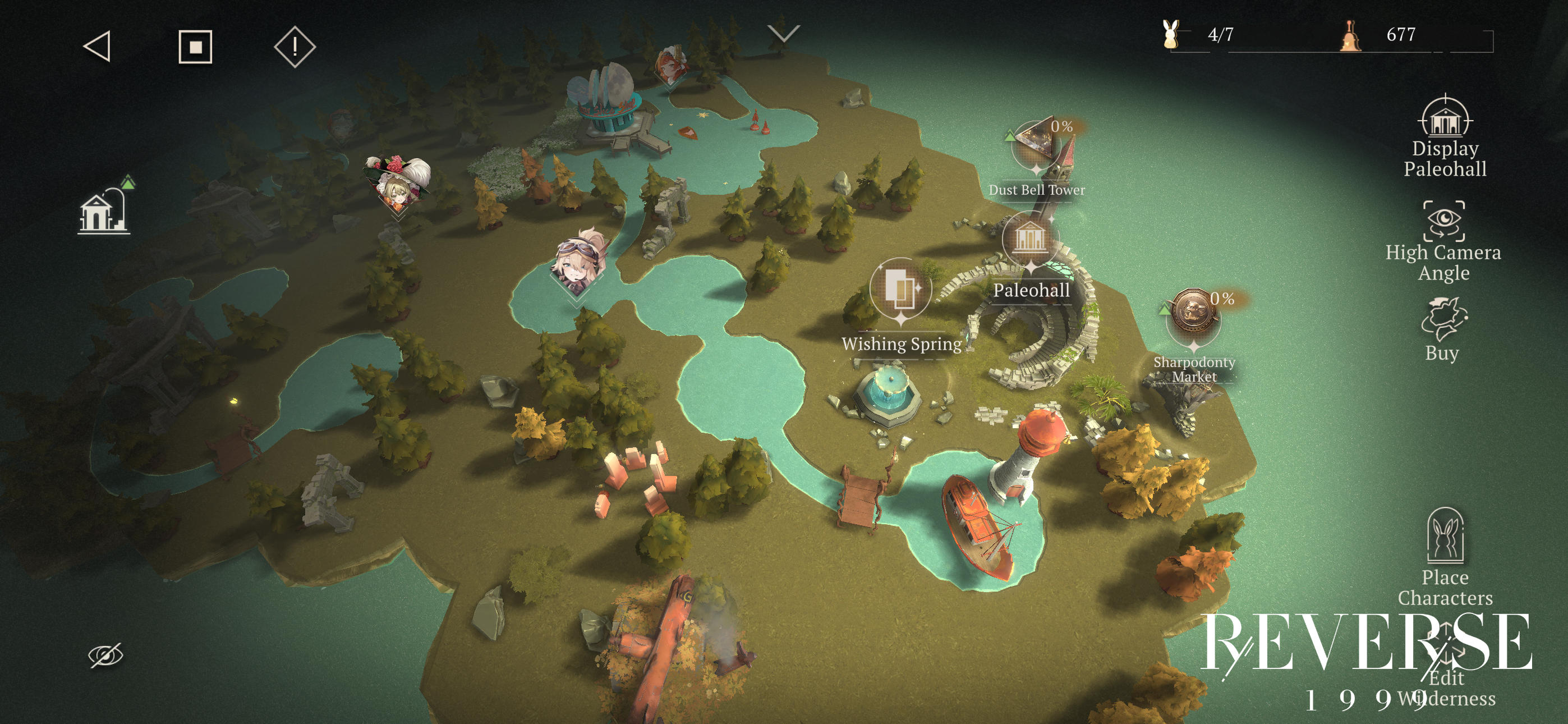Viewport: 1568px width, 724px height.
Task: Choose Place Characters
Action: click(1445, 557)
